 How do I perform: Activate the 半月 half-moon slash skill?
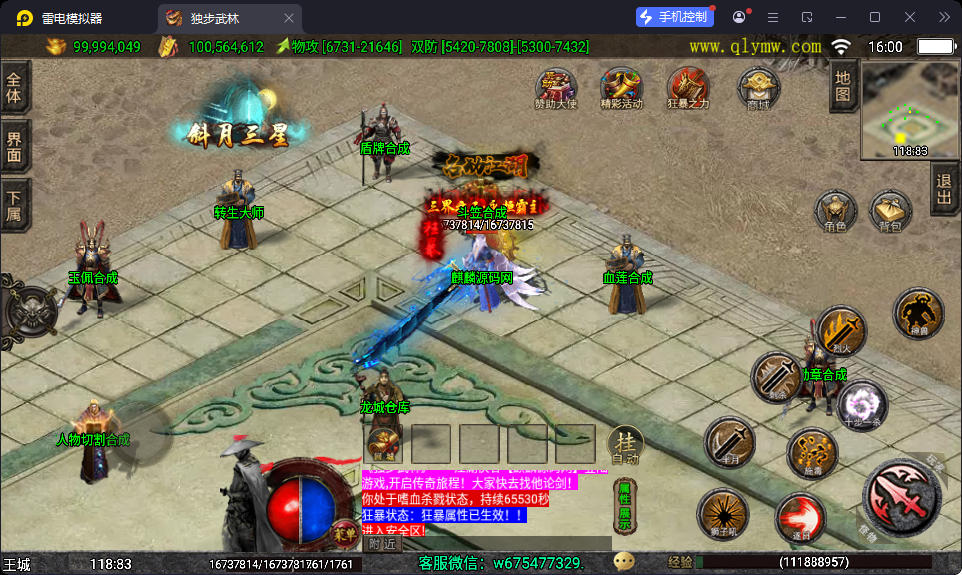click(x=730, y=442)
